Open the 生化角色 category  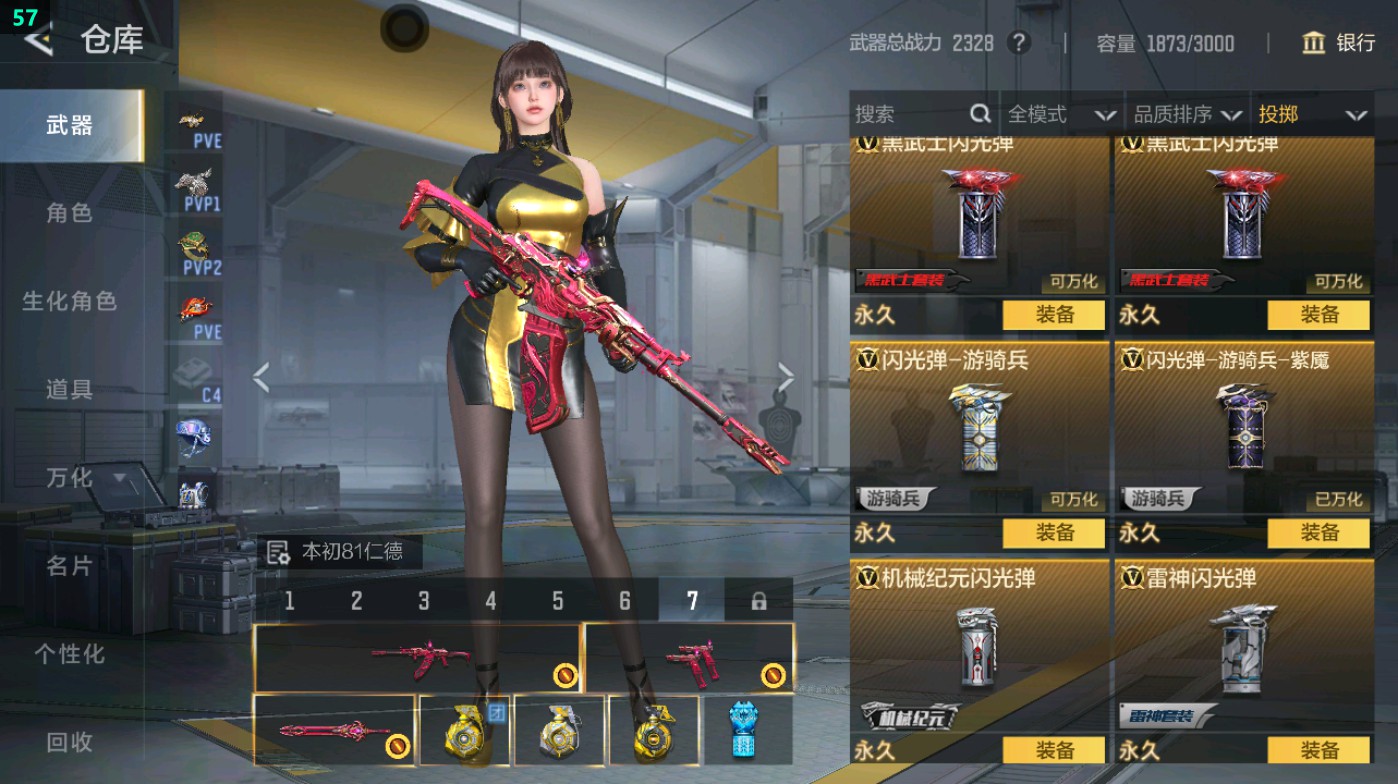tap(69, 301)
